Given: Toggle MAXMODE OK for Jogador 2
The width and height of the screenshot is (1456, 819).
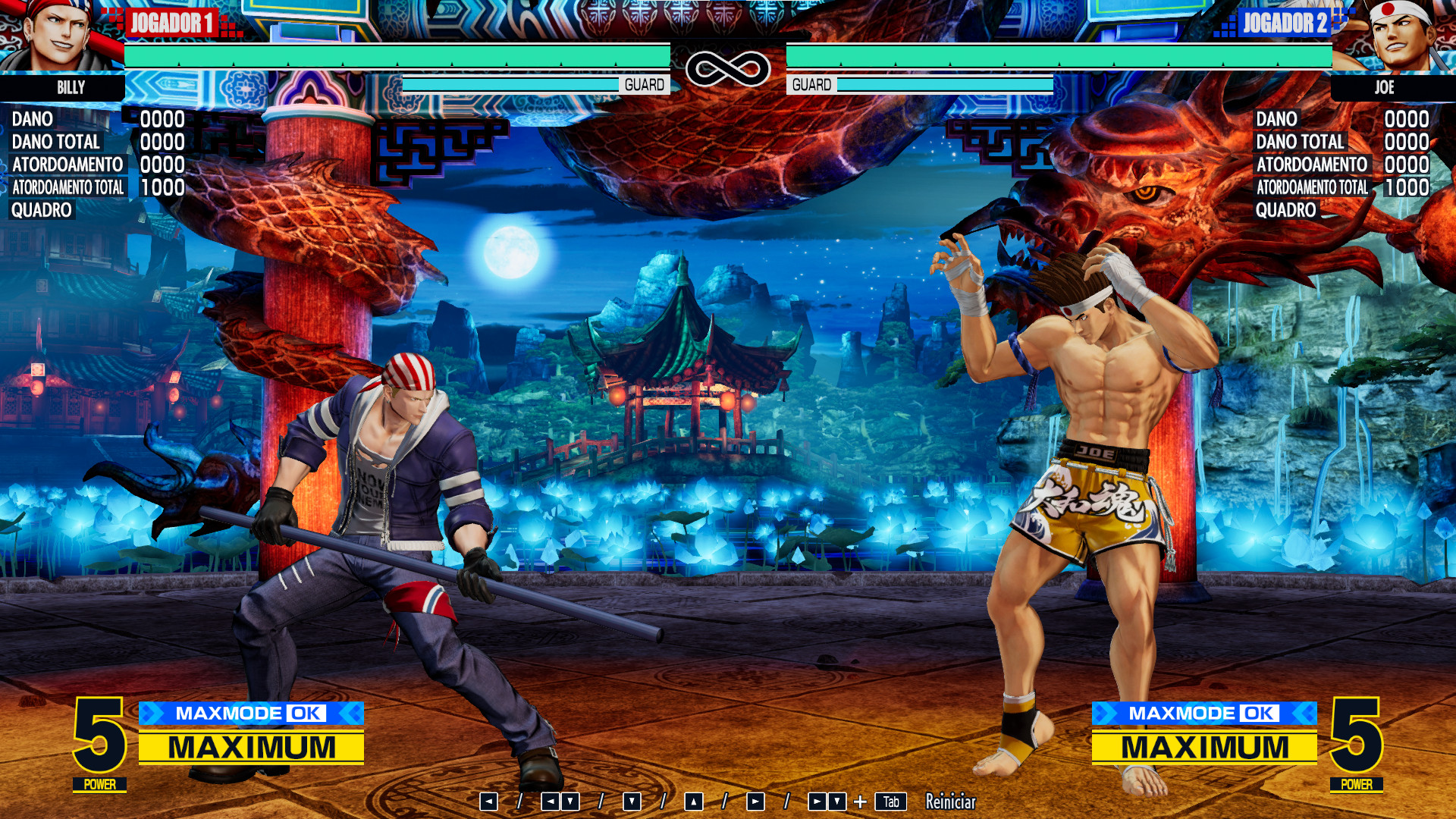Looking at the screenshot, I should pos(1206,713).
